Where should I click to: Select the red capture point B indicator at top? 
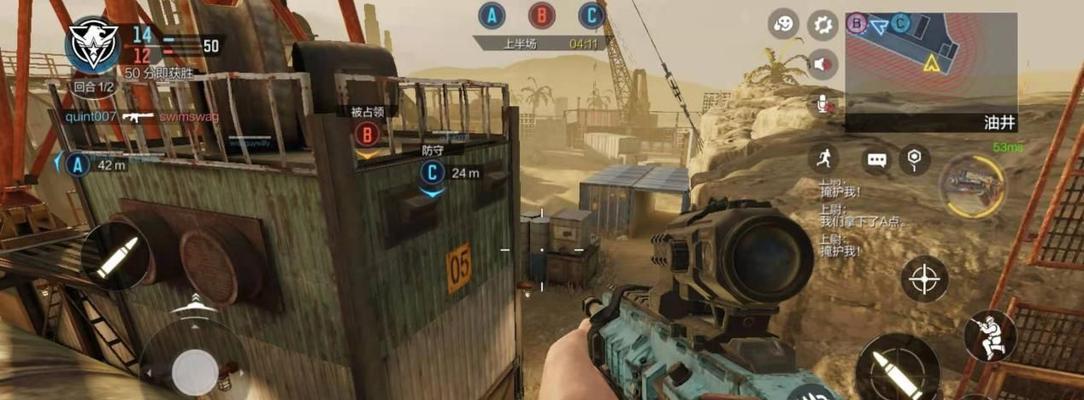point(542,15)
